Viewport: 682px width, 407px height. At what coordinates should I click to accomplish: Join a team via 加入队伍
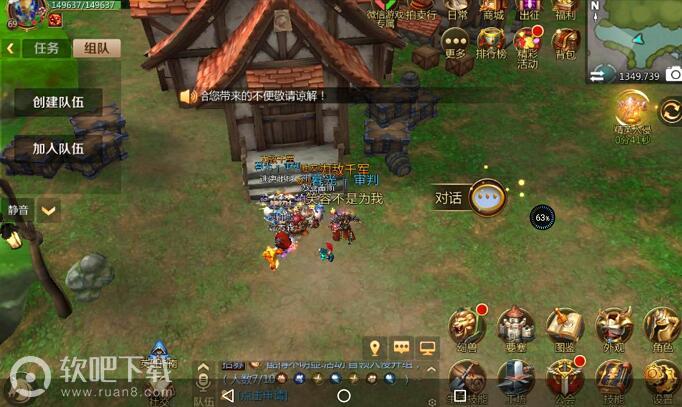click(x=58, y=149)
